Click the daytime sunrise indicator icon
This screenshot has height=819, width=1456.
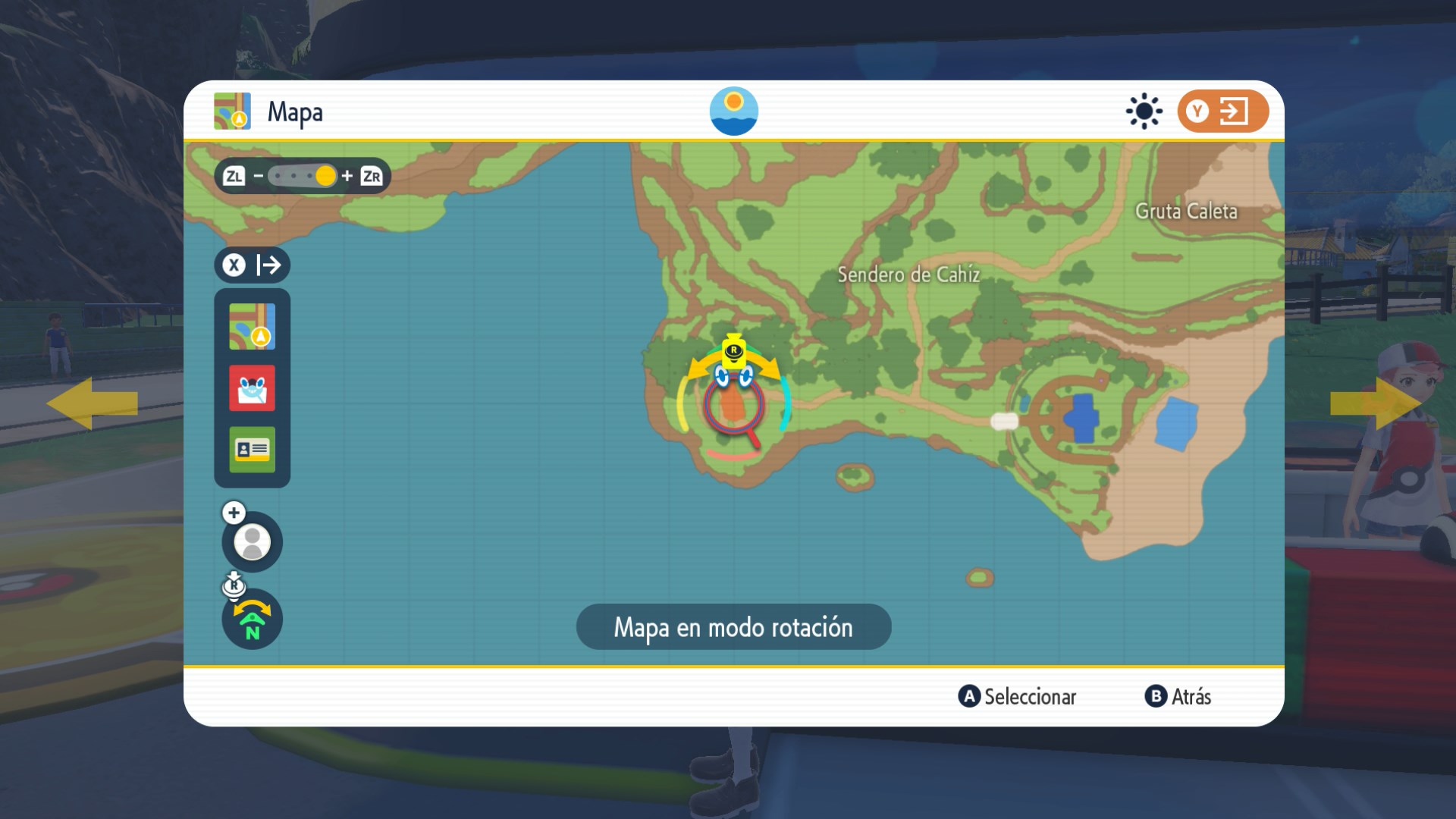pos(733,111)
